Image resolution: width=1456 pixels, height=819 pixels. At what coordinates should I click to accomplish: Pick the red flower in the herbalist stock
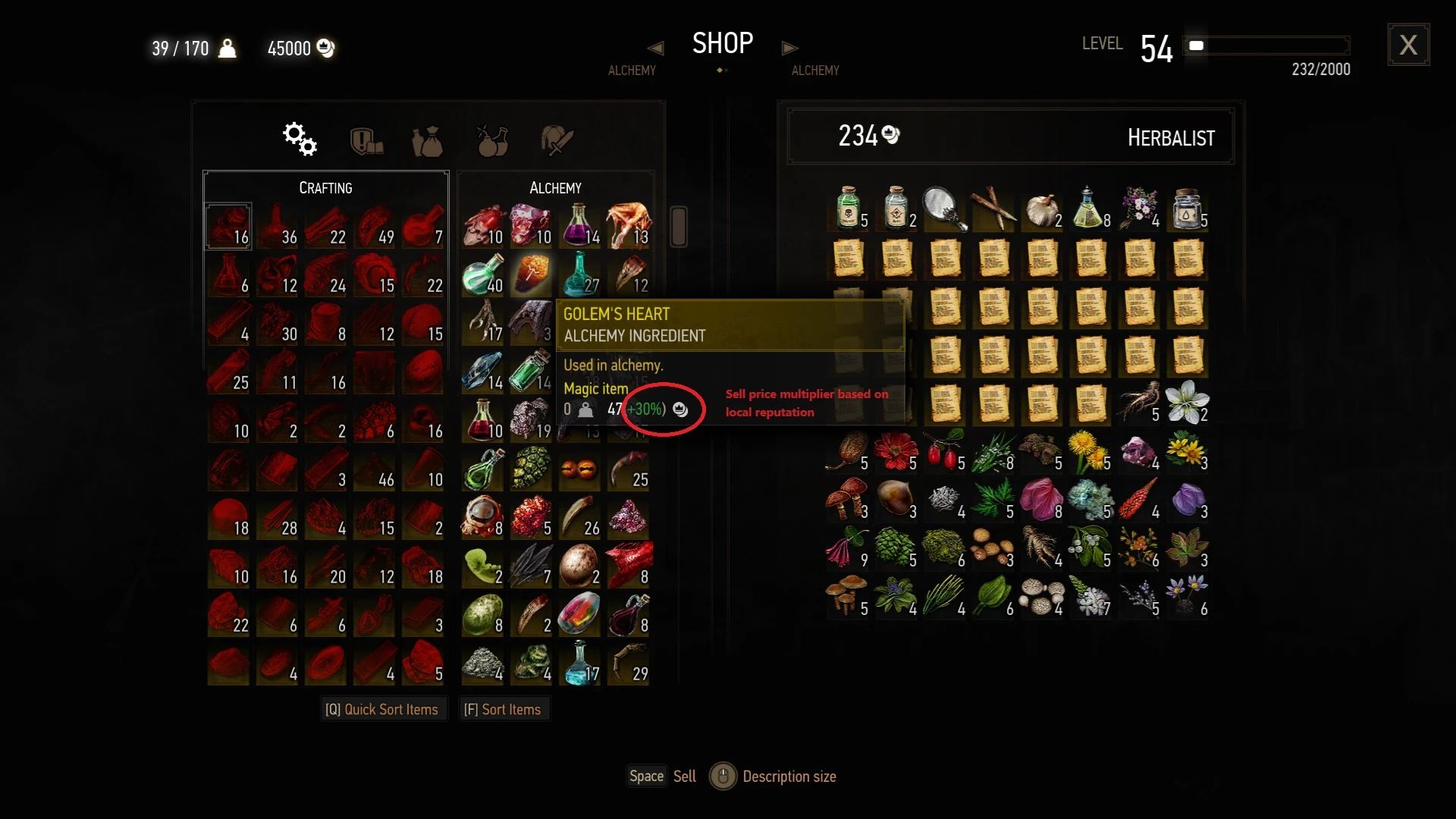(895, 451)
